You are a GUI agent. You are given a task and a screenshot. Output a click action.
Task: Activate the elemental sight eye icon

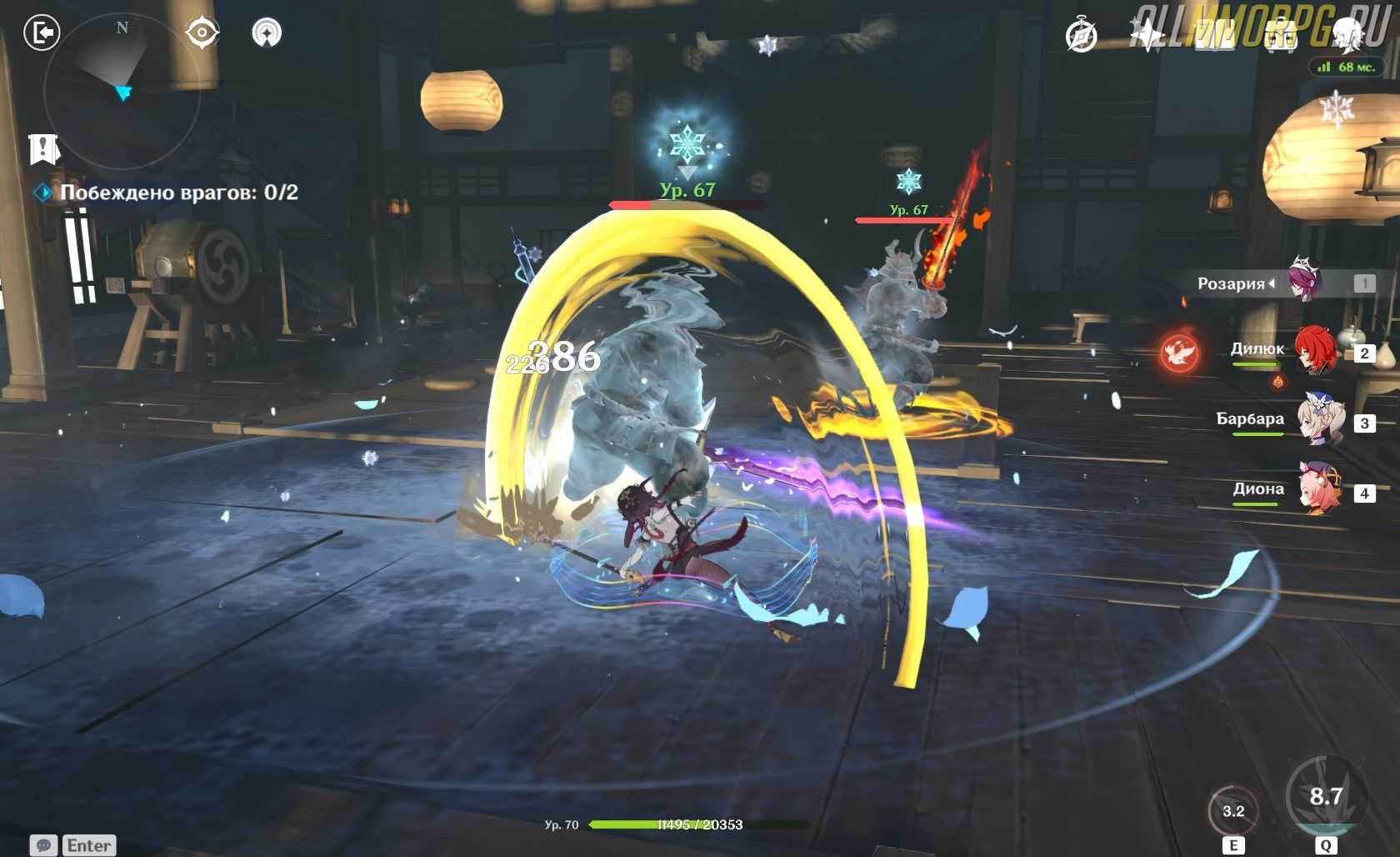(x=202, y=33)
